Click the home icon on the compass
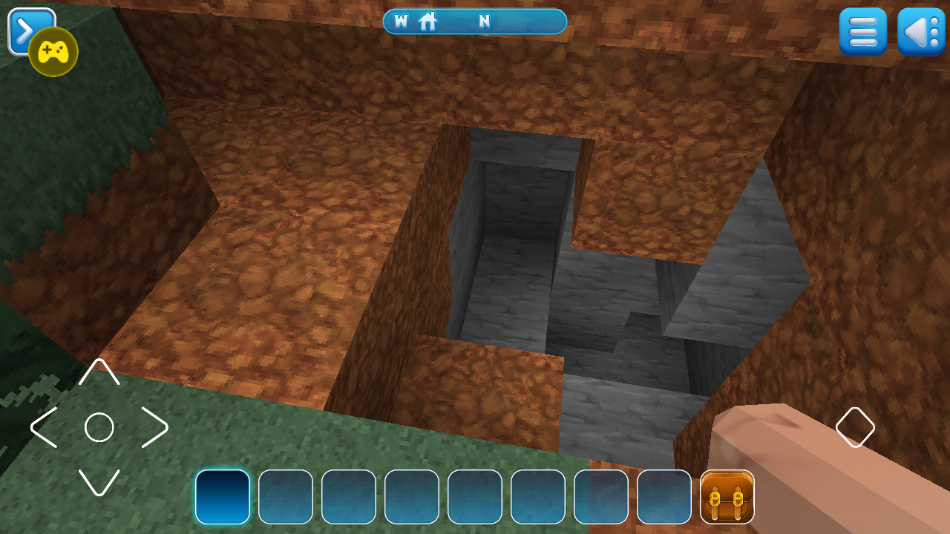 click(428, 21)
